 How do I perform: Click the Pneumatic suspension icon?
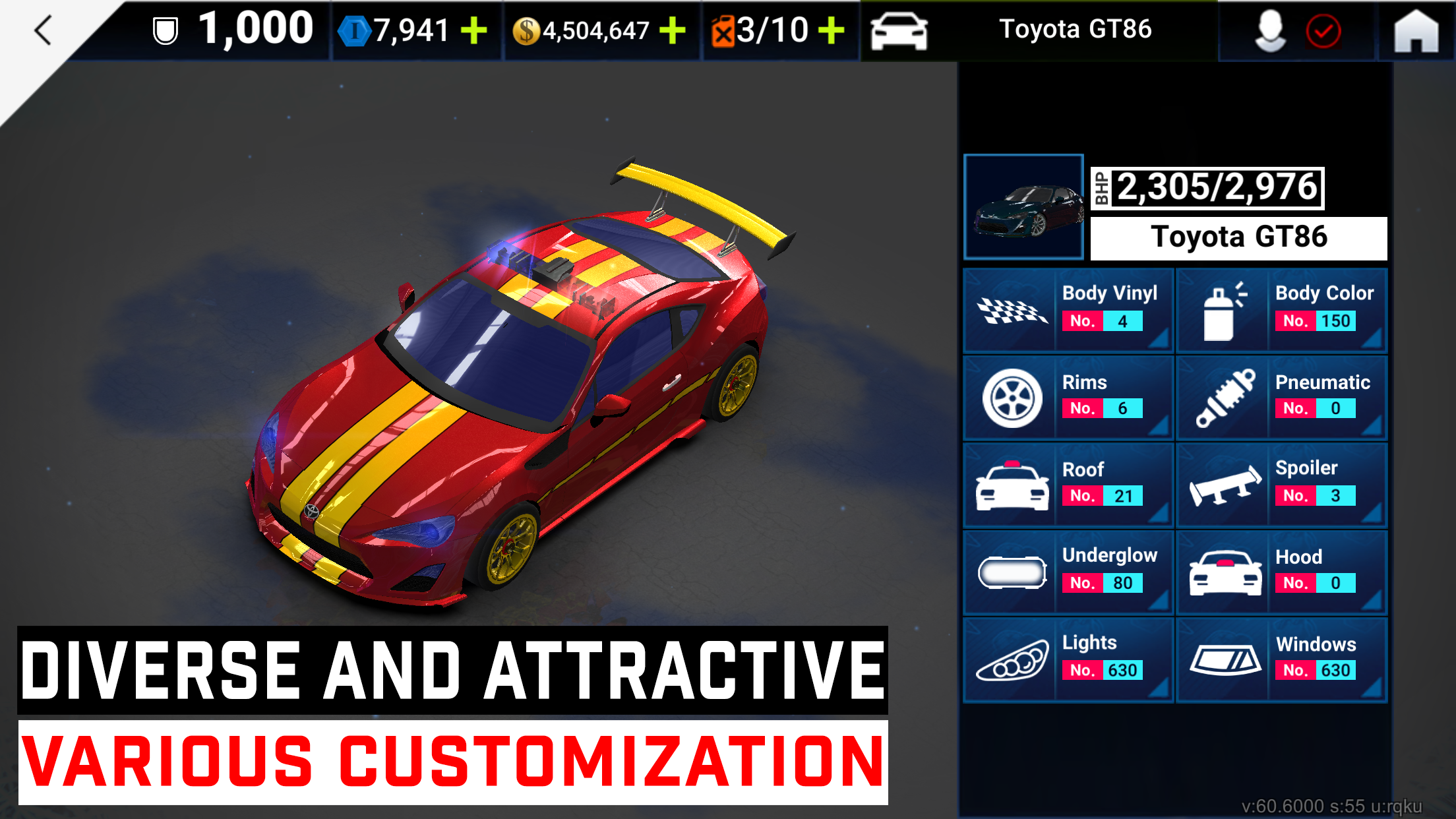coord(1224,397)
